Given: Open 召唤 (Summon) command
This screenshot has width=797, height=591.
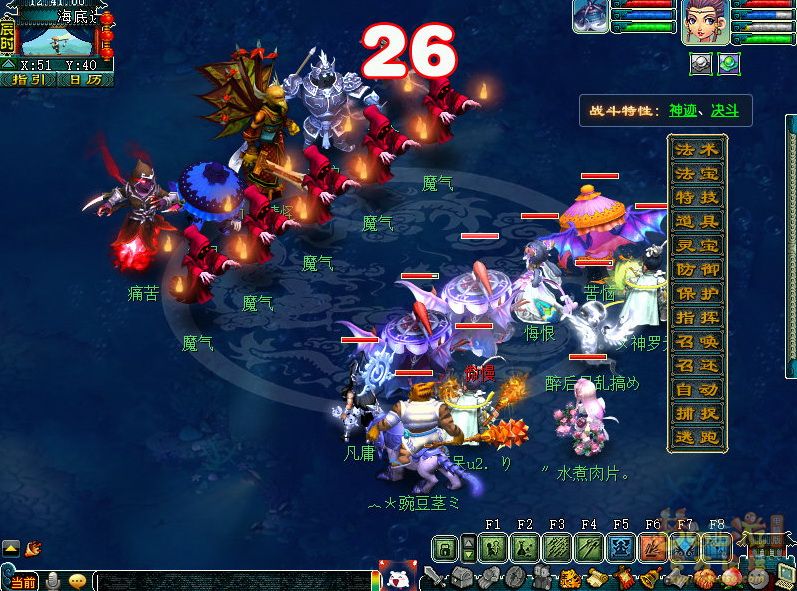Looking at the screenshot, I should (697, 342).
